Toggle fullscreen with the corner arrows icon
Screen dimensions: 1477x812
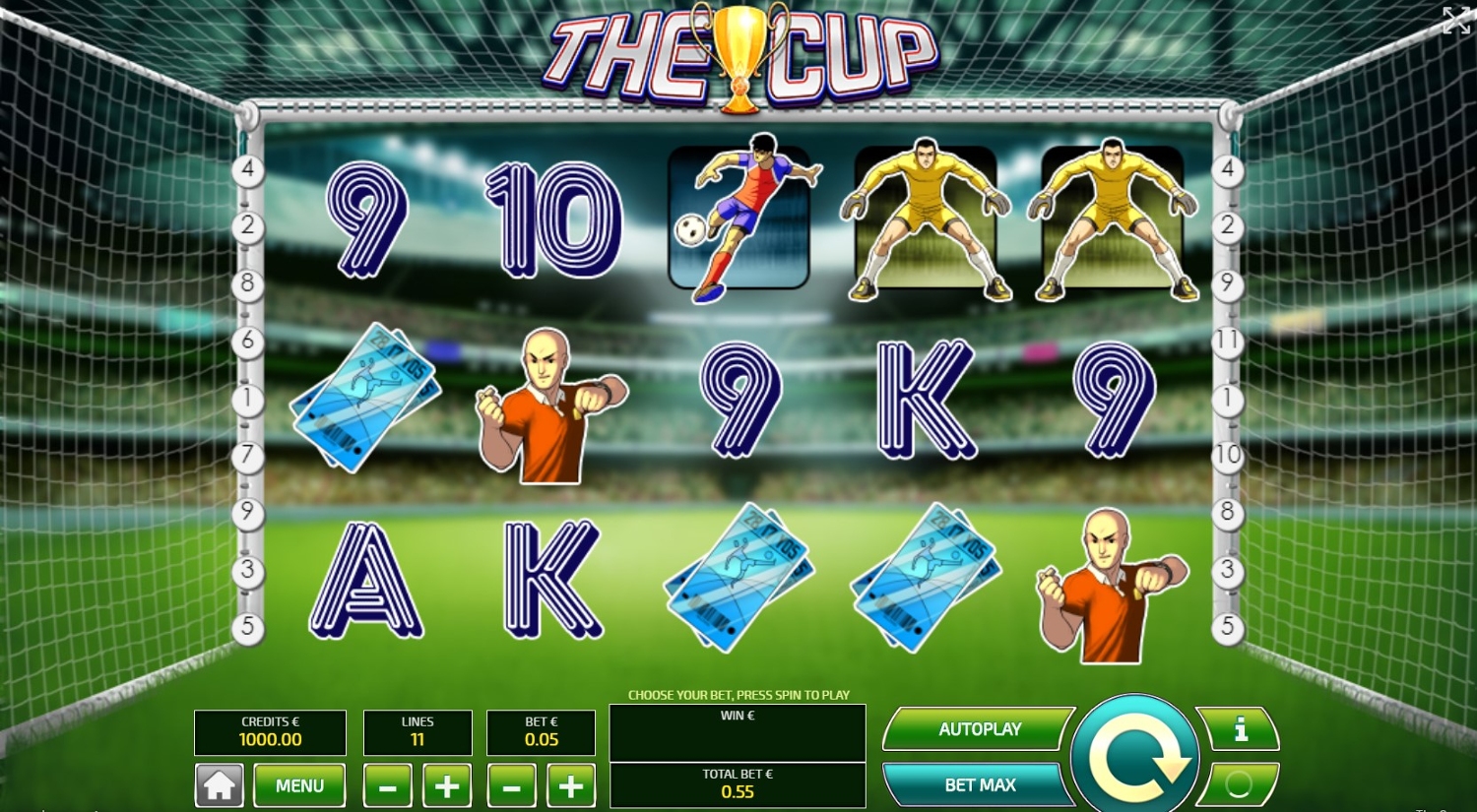click(x=1455, y=20)
